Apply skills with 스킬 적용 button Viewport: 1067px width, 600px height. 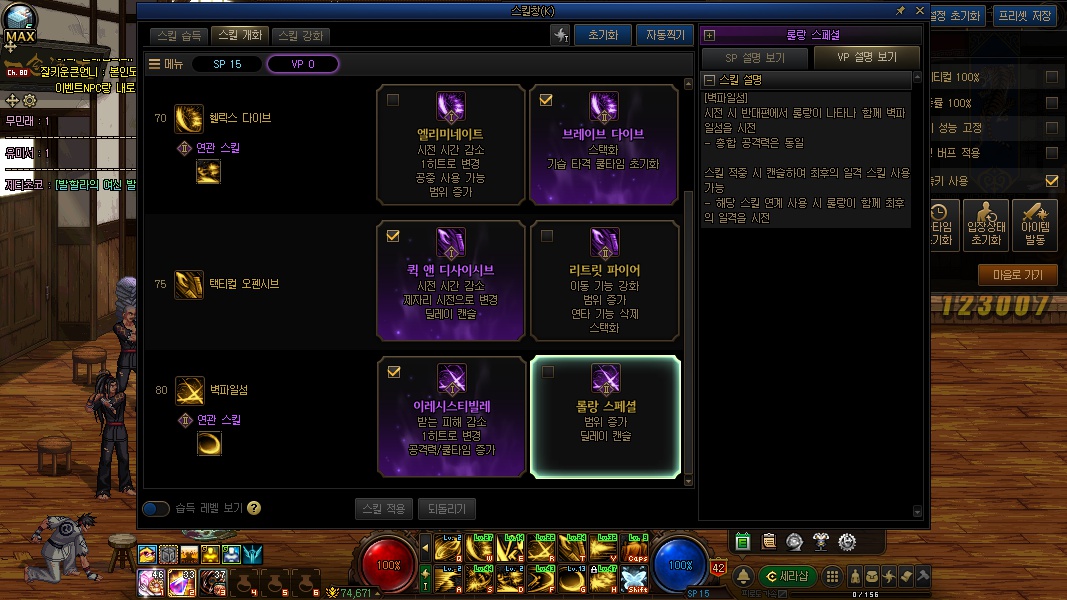(383, 509)
